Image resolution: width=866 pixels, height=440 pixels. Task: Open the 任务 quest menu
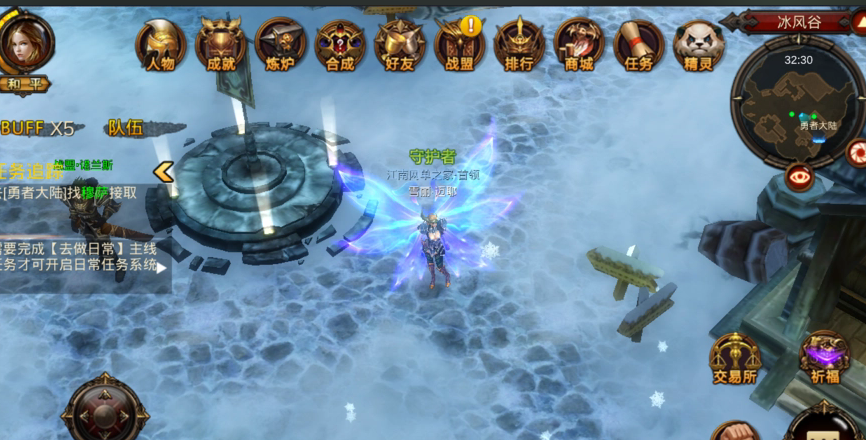pyautogui.click(x=639, y=45)
